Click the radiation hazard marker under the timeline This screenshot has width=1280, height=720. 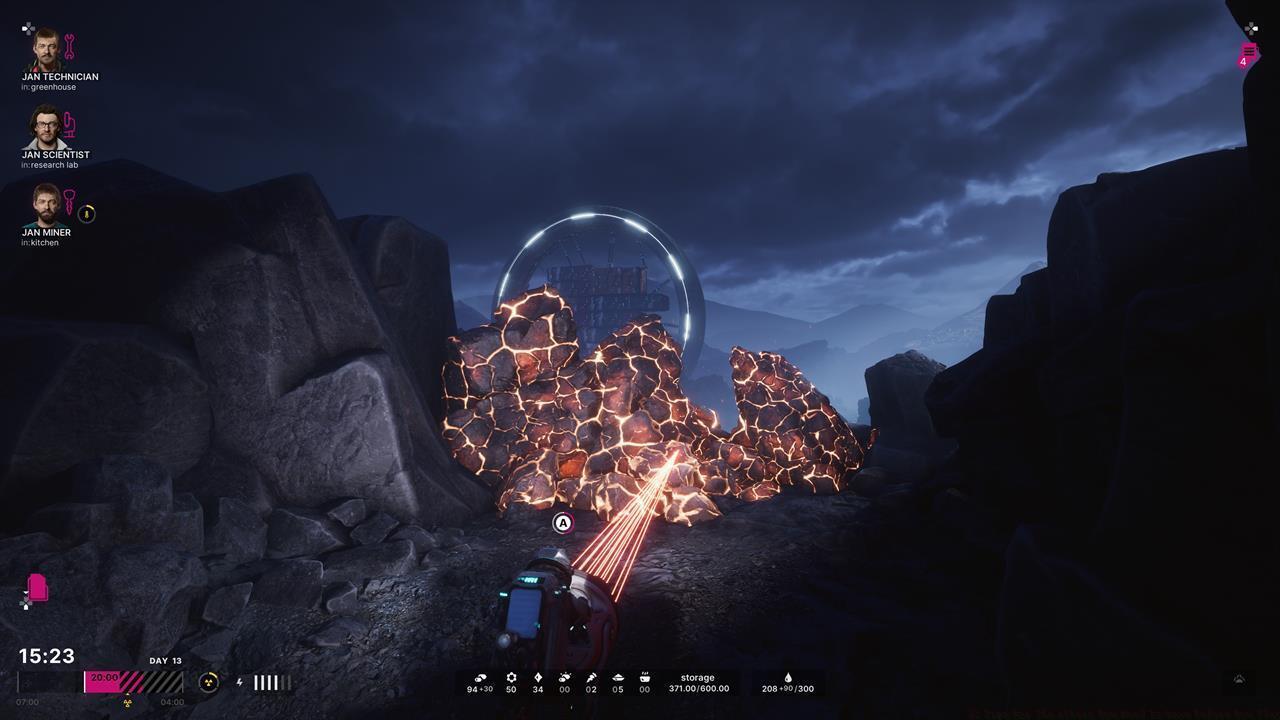click(x=127, y=702)
